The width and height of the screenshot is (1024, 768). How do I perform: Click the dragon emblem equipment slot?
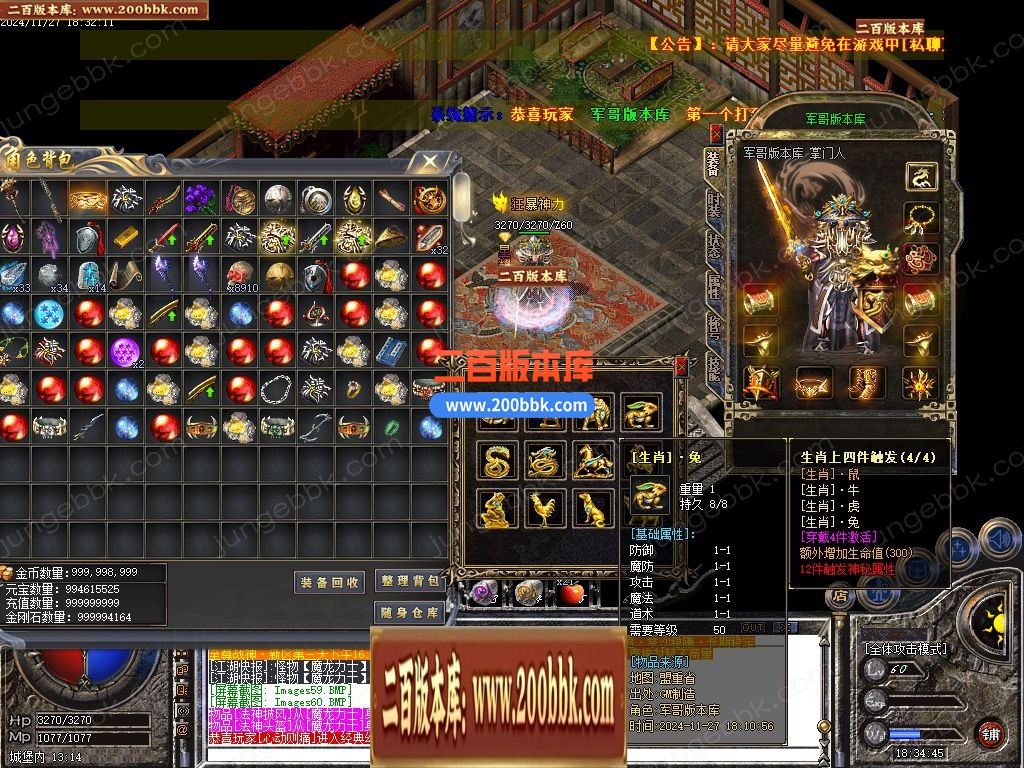click(921, 177)
